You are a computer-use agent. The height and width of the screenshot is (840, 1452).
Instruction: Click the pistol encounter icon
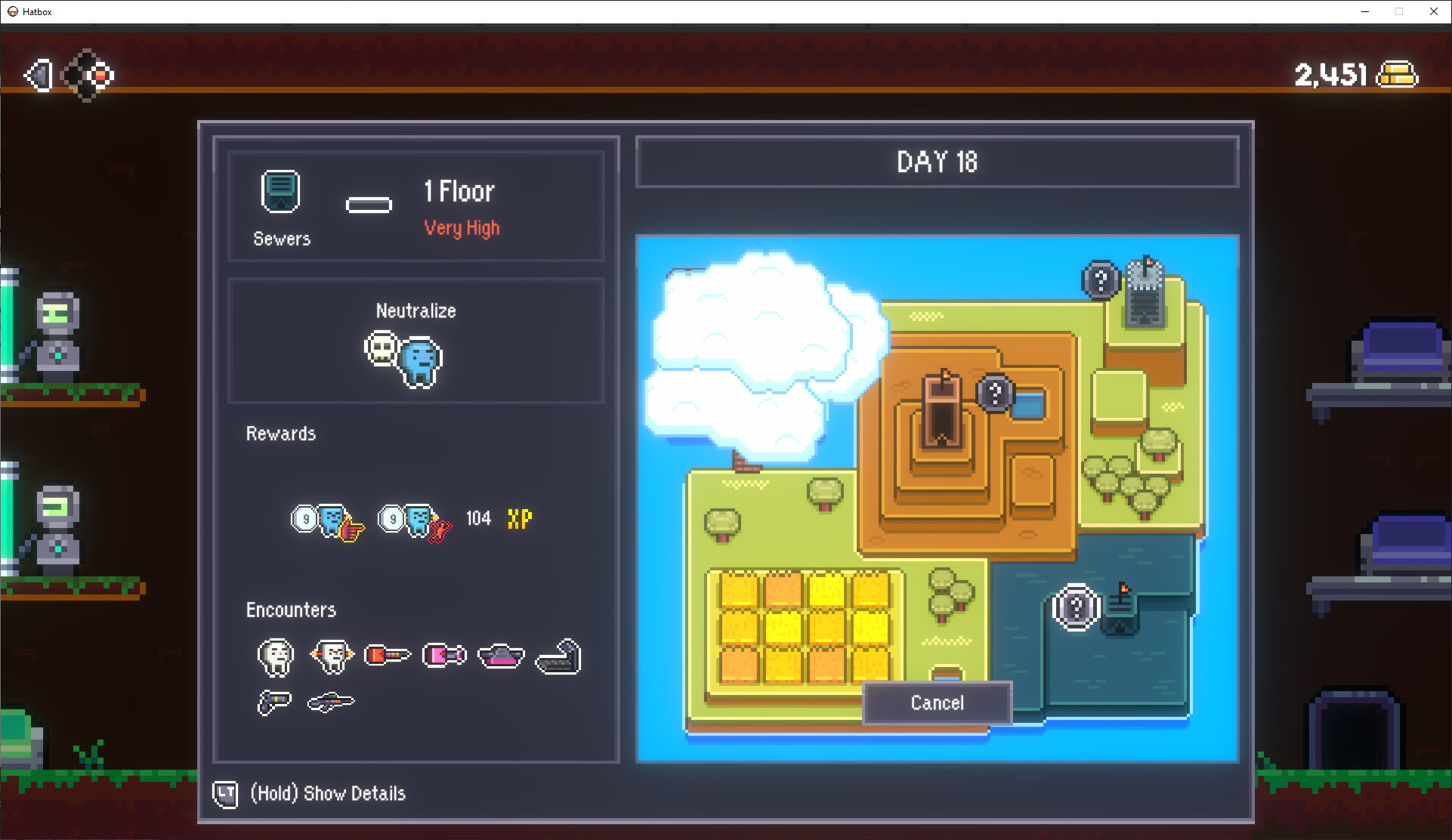[x=274, y=702]
